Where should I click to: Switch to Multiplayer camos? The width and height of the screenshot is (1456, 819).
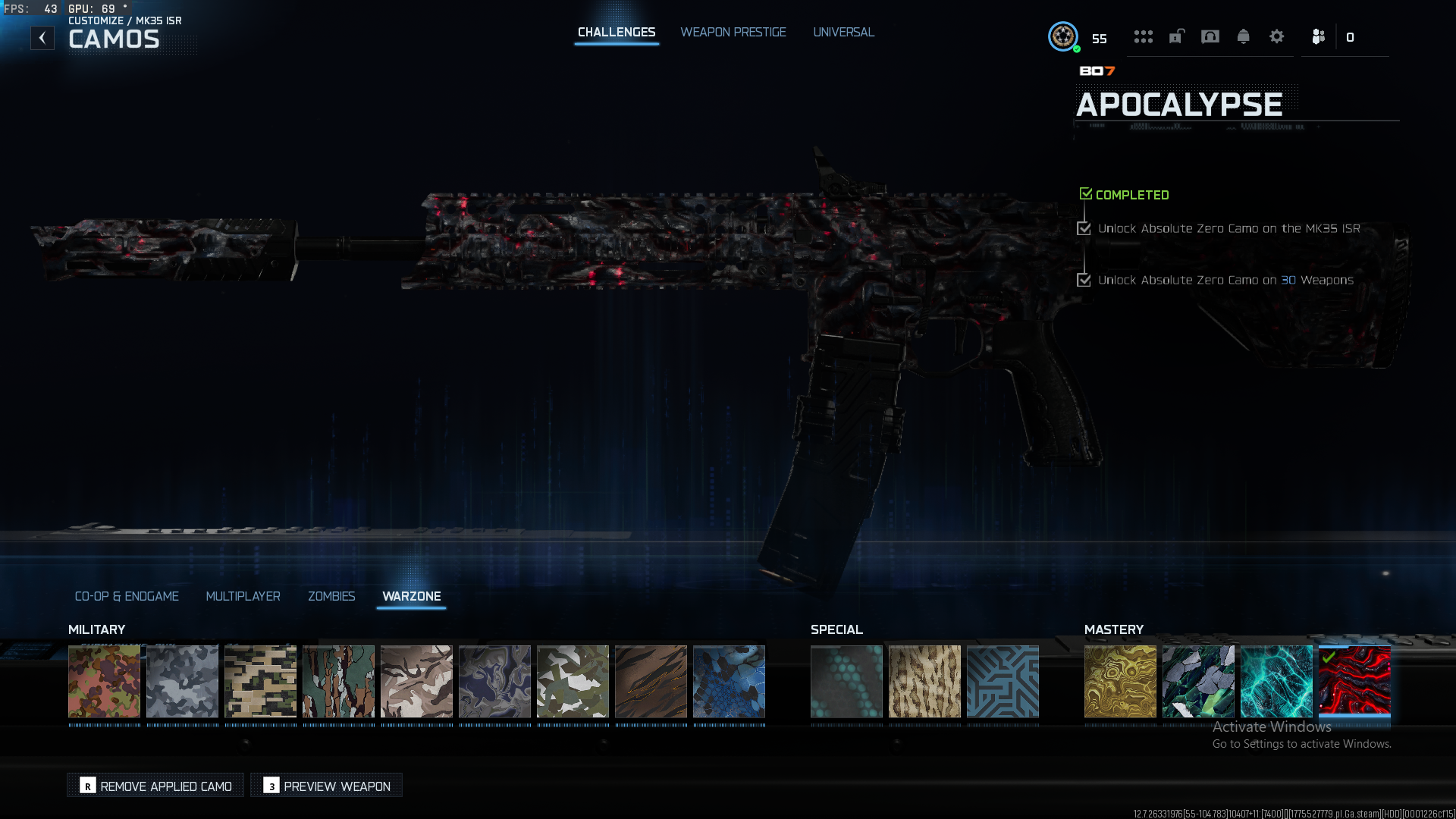tap(243, 596)
